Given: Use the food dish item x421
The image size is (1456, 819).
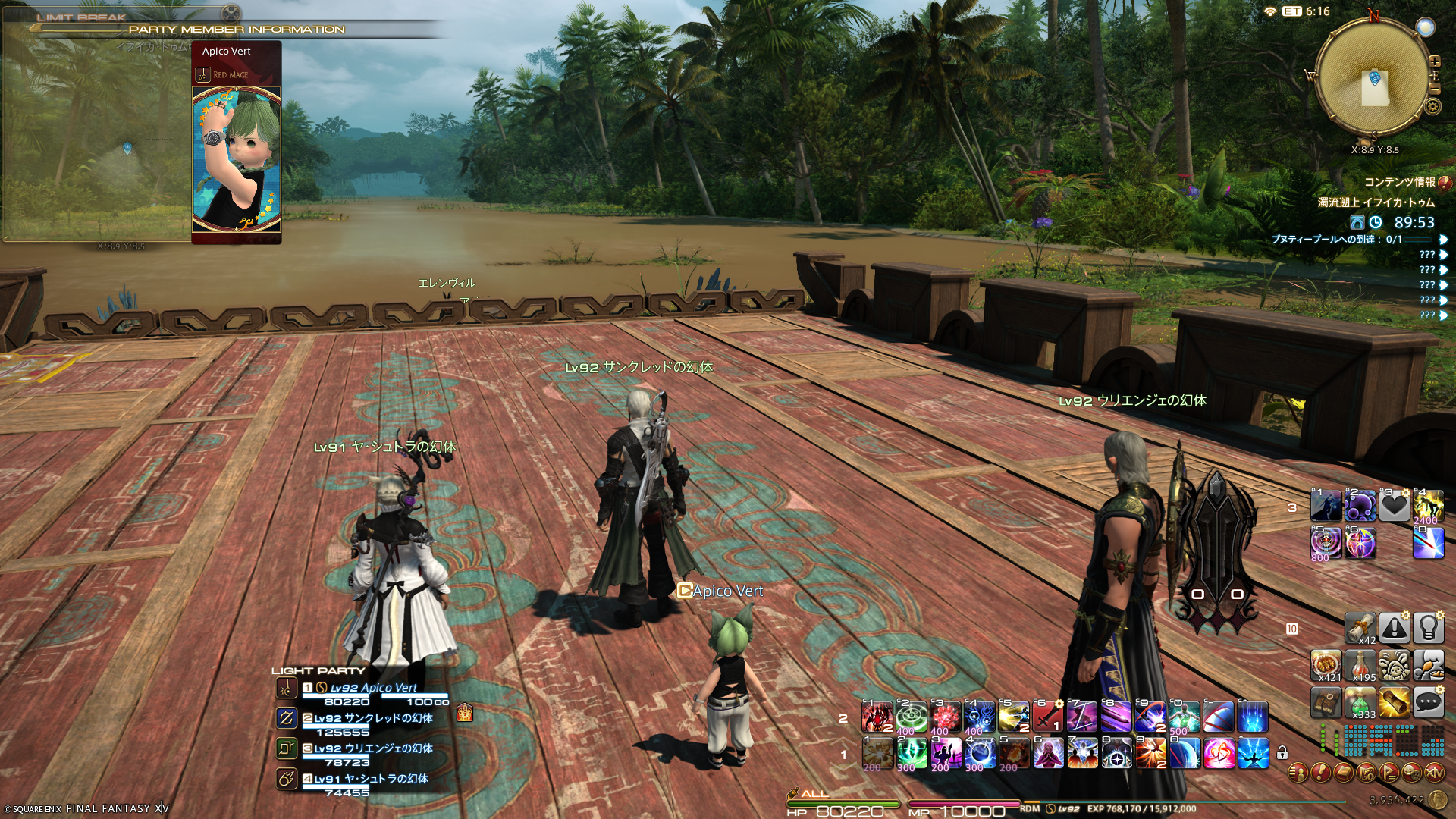Looking at the screenshot, I should [x=1326, y=665].
